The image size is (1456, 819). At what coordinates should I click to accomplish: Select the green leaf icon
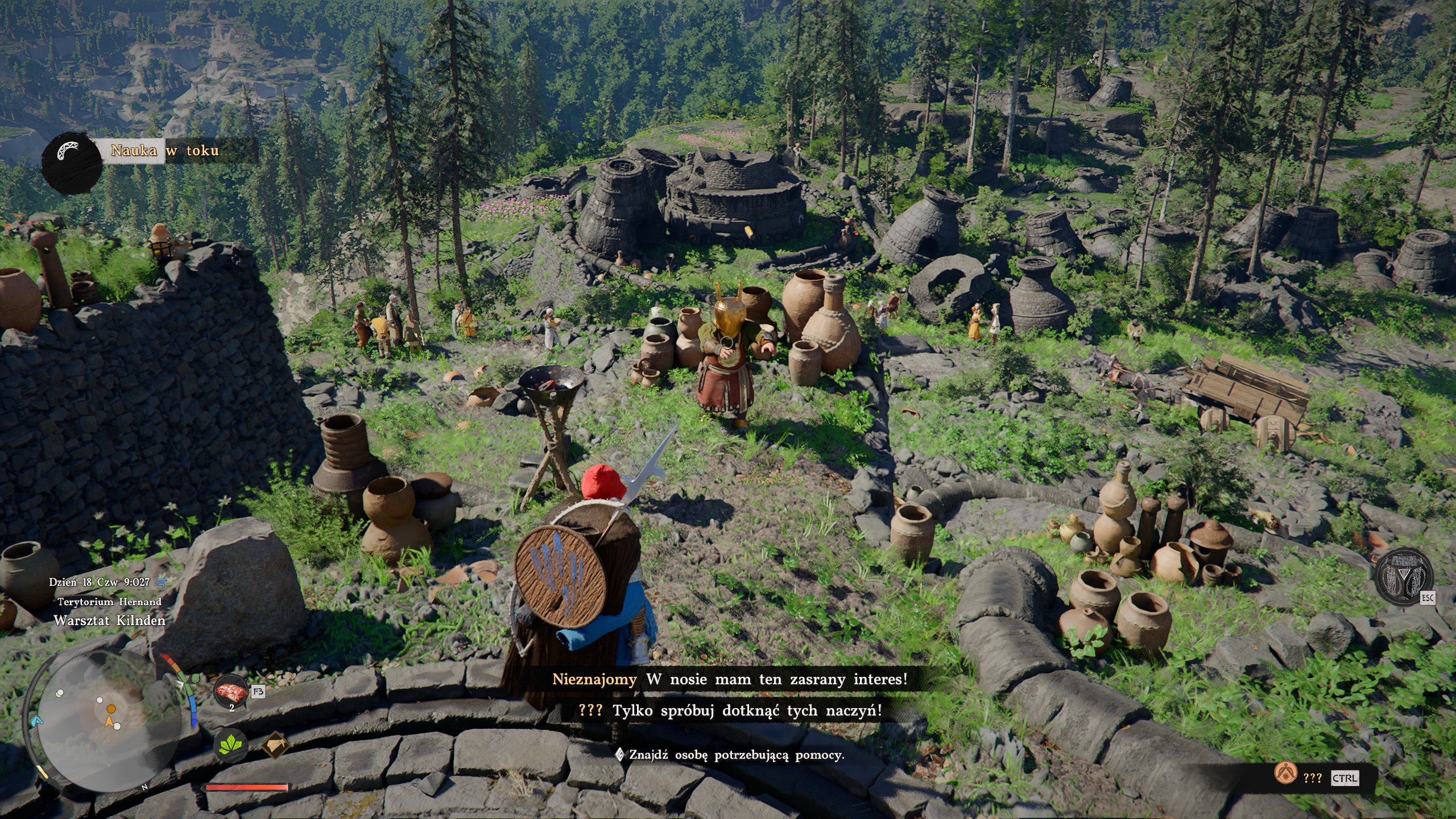(231, 744)
